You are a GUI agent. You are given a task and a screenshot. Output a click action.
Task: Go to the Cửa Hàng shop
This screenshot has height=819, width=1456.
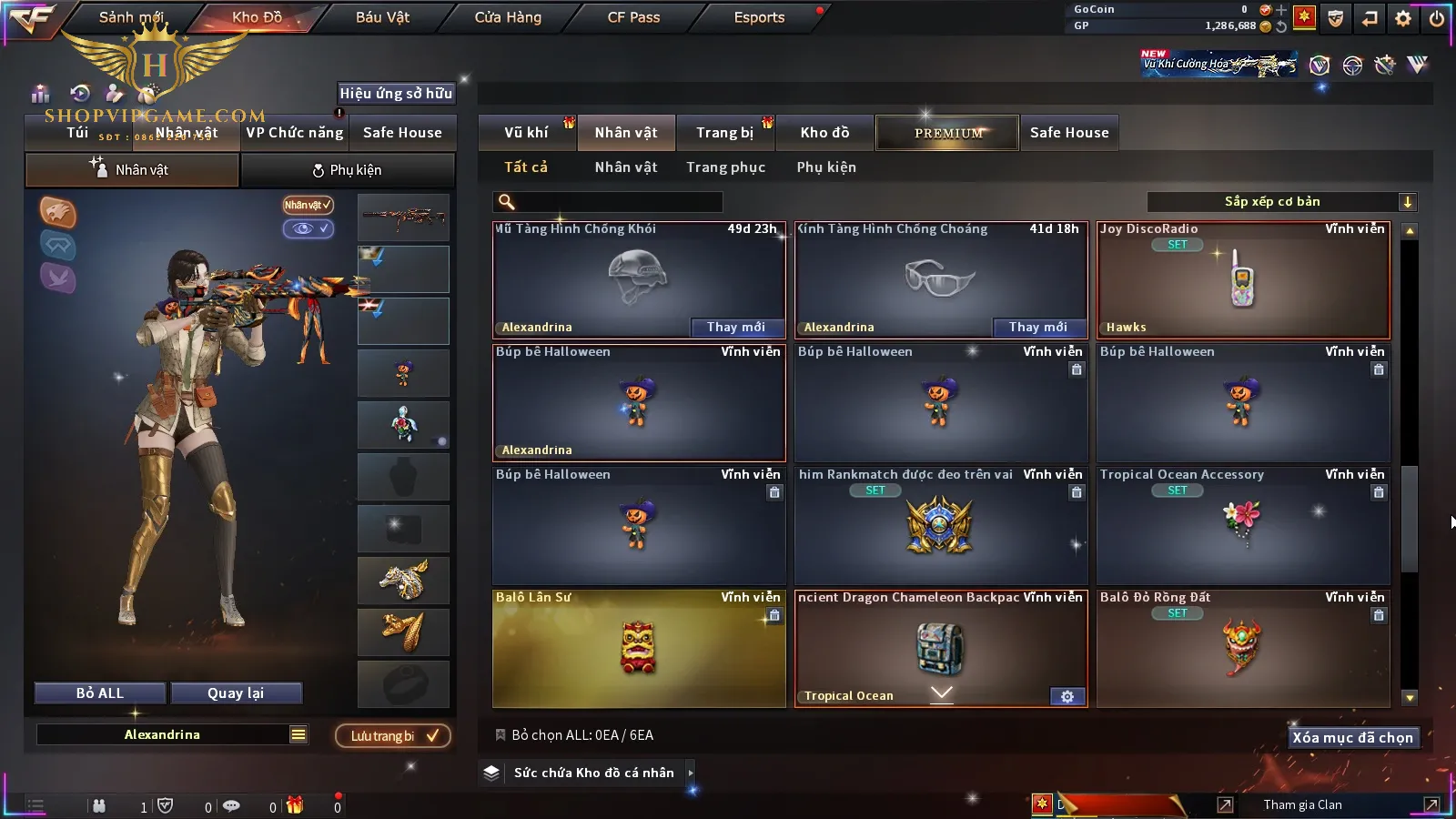pyautogui.click(x=508, y=17)
